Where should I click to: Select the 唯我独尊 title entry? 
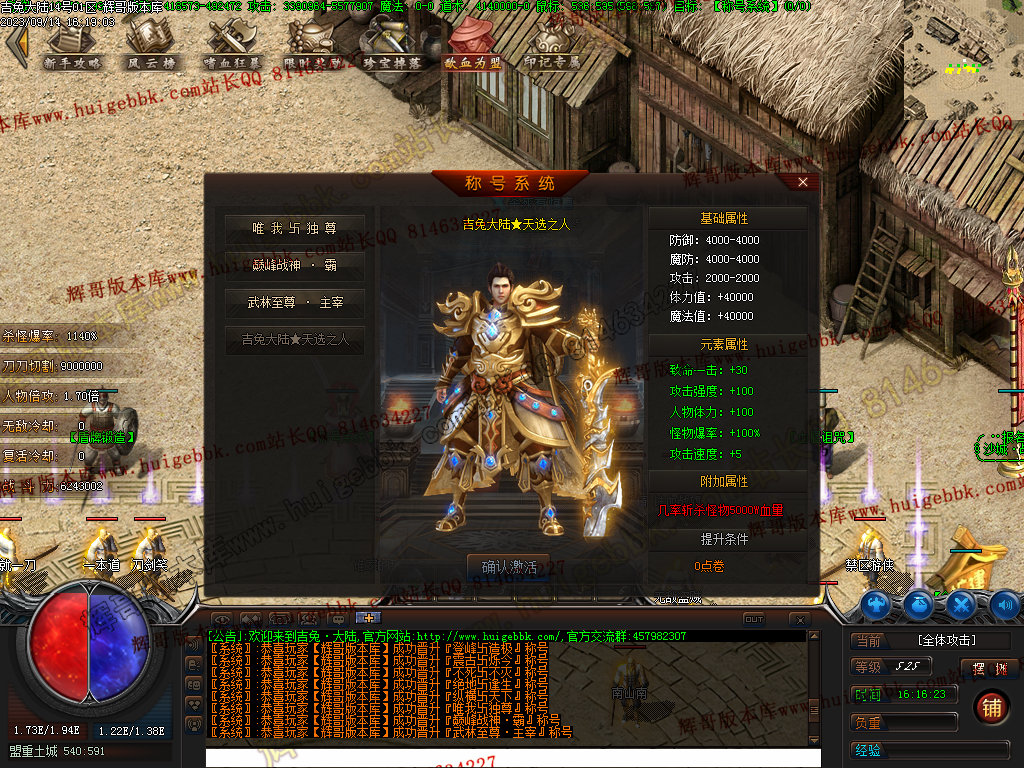(294, 229)
